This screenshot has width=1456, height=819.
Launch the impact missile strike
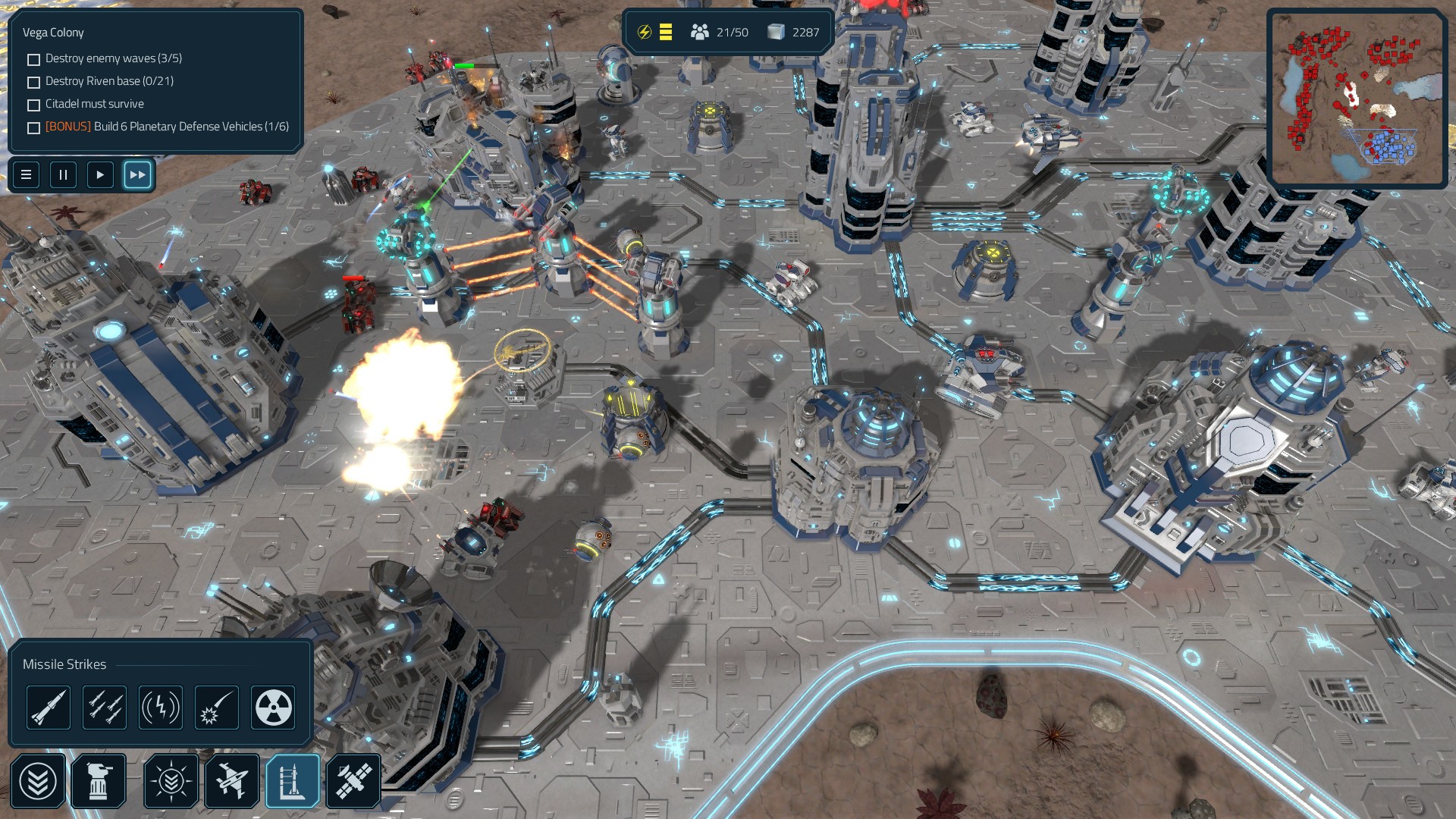pyautogui.click(x=217, y=707)
